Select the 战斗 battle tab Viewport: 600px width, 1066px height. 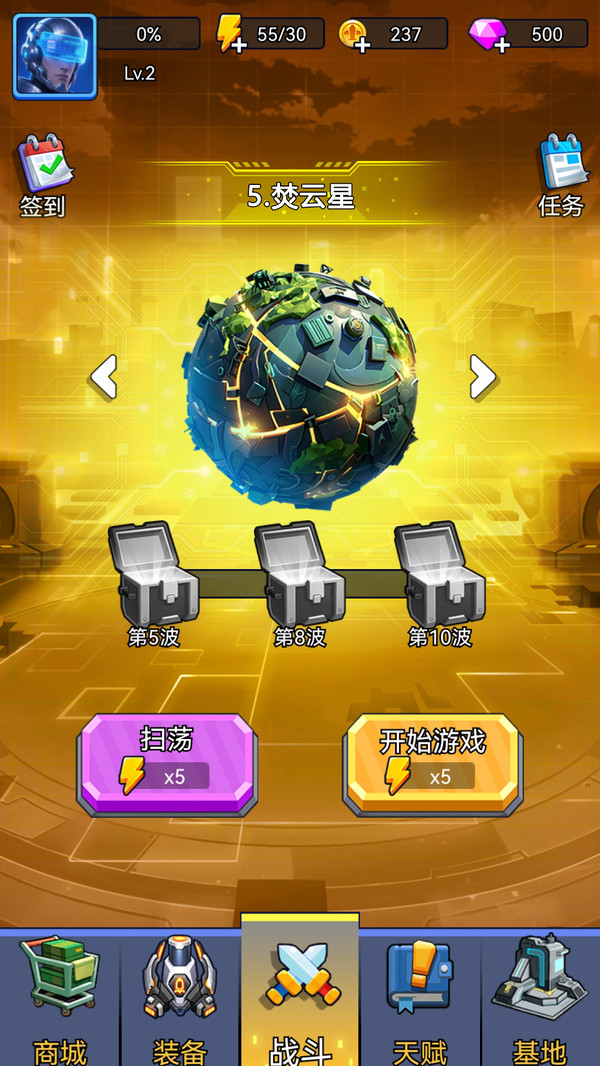tap(300, 995)
